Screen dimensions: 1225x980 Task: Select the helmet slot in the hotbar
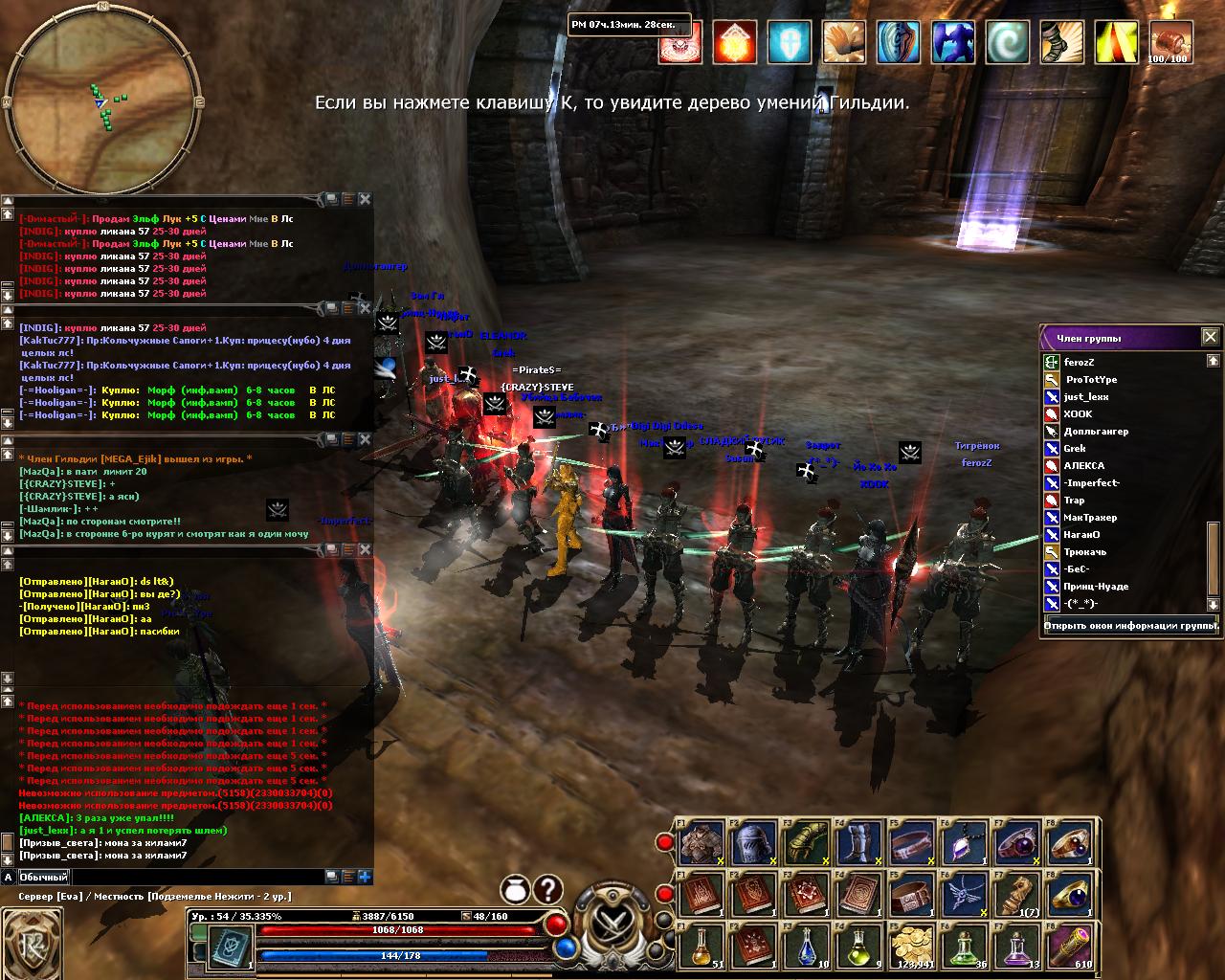point(754,843)
